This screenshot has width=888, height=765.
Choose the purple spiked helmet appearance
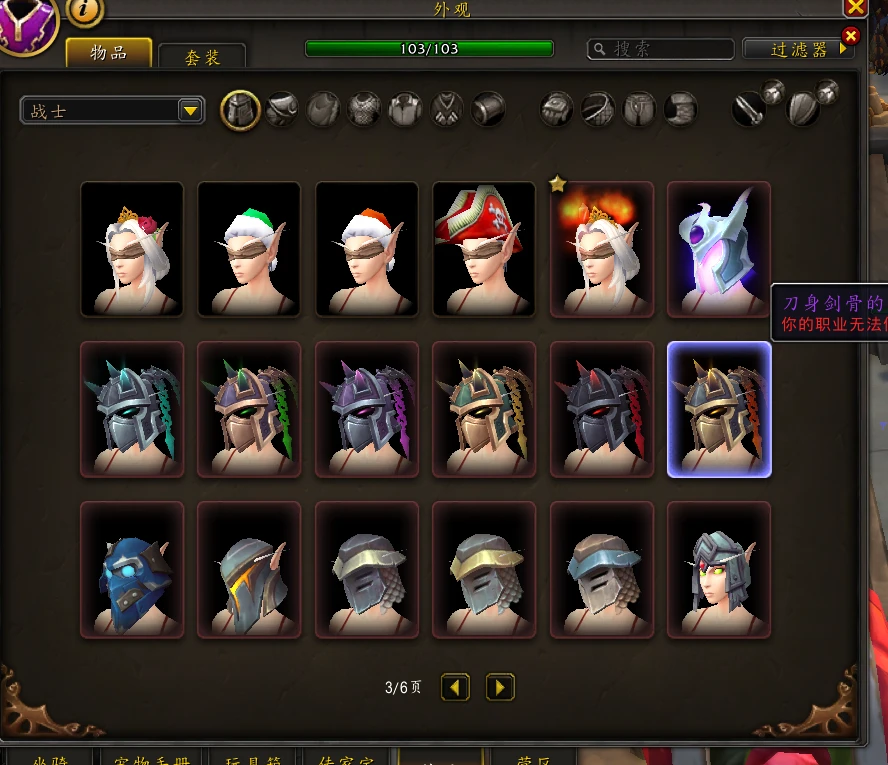[367, 409]
